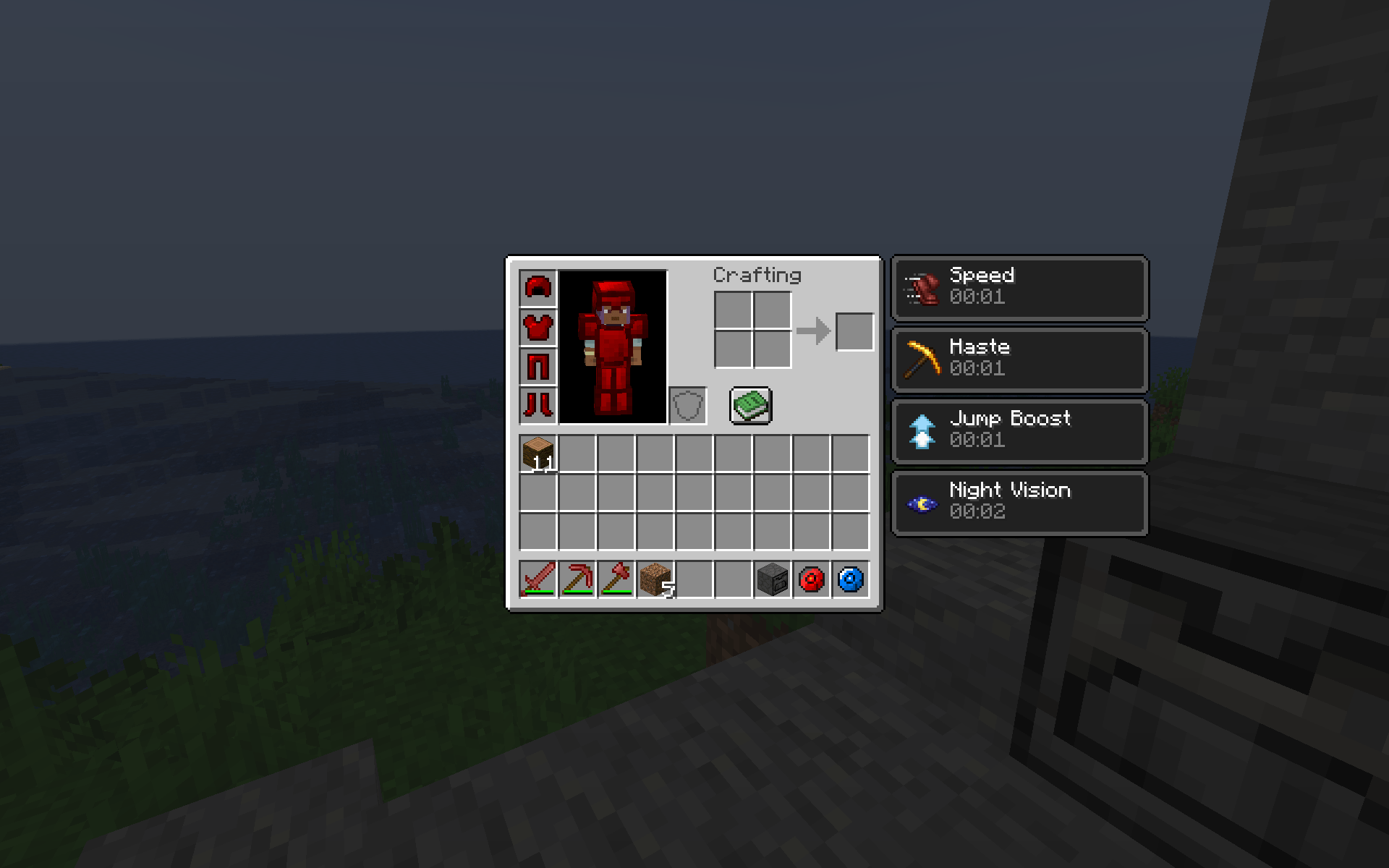Click the Crafting title label
The image size is (1389, 868).
click(757, 275)
